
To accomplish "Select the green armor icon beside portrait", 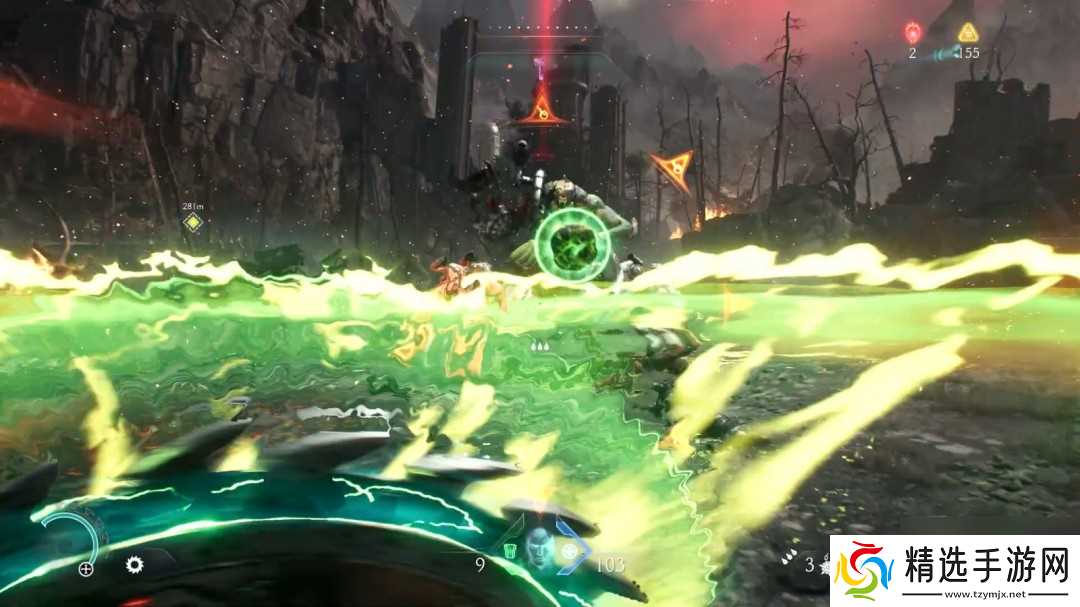I will [510, 551].
